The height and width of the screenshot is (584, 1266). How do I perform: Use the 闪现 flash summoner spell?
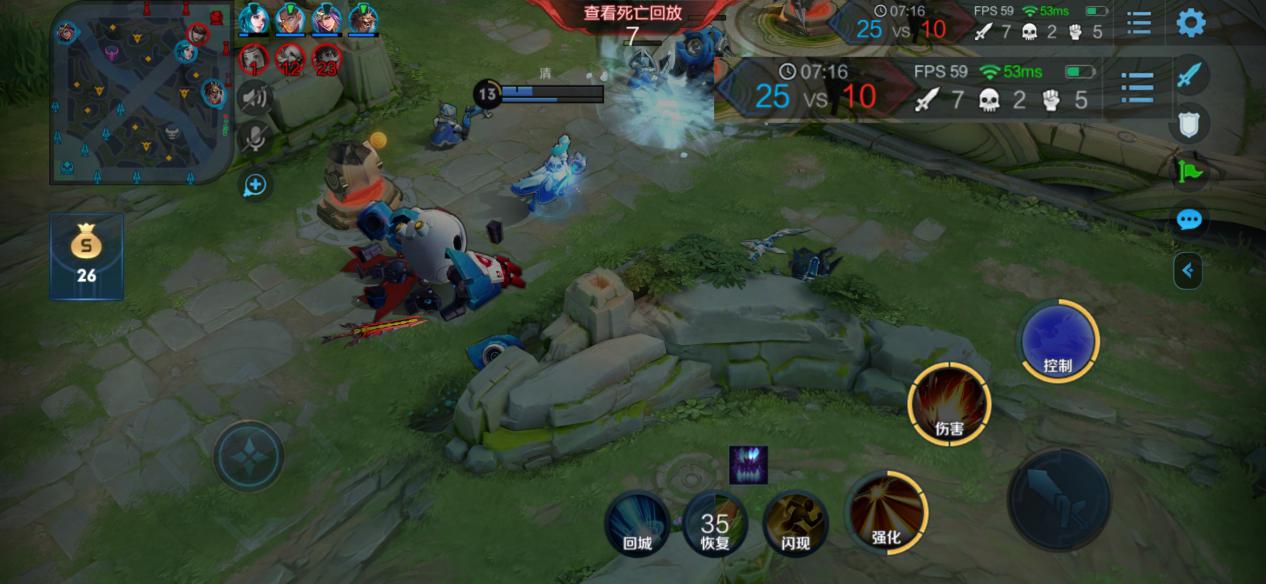pyautogui.click(x=796, y=522)
